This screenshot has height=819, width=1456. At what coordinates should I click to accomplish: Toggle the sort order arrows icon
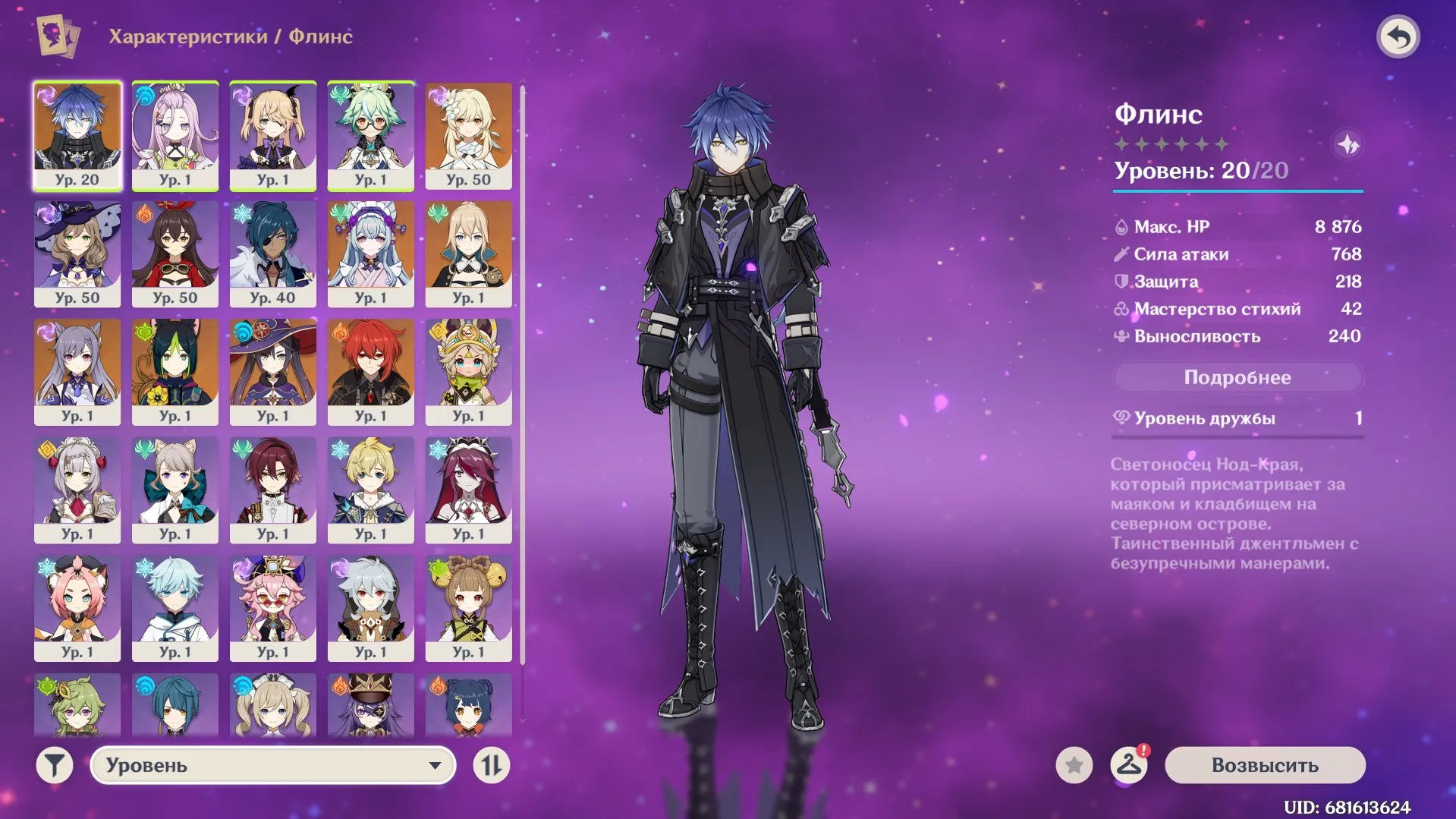[x=492, y=765]
